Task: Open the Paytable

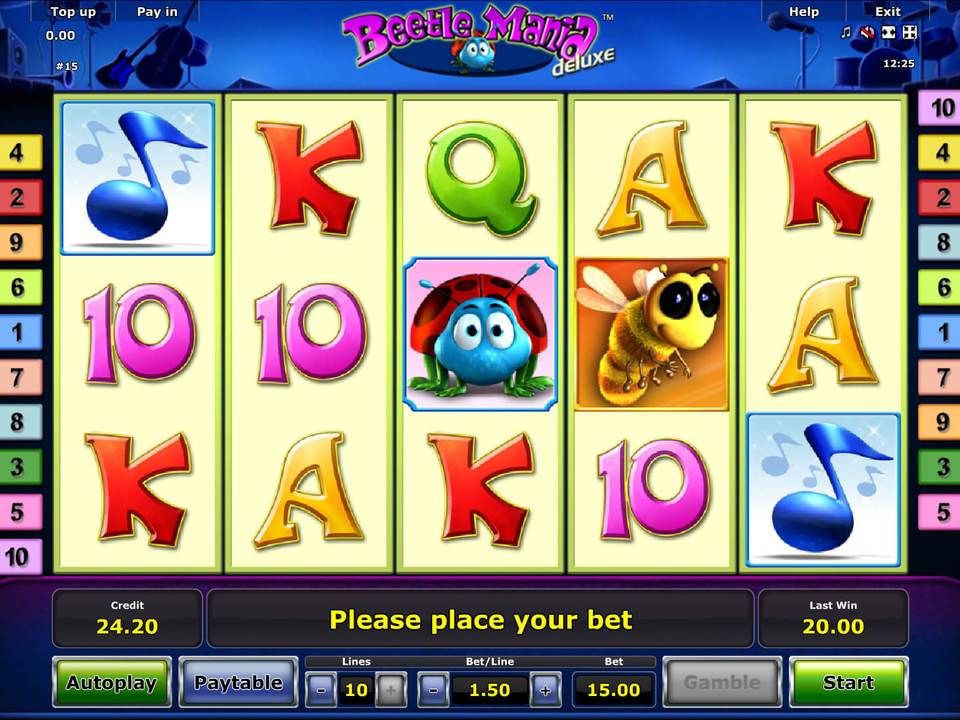Action: [x=238, y=683]
